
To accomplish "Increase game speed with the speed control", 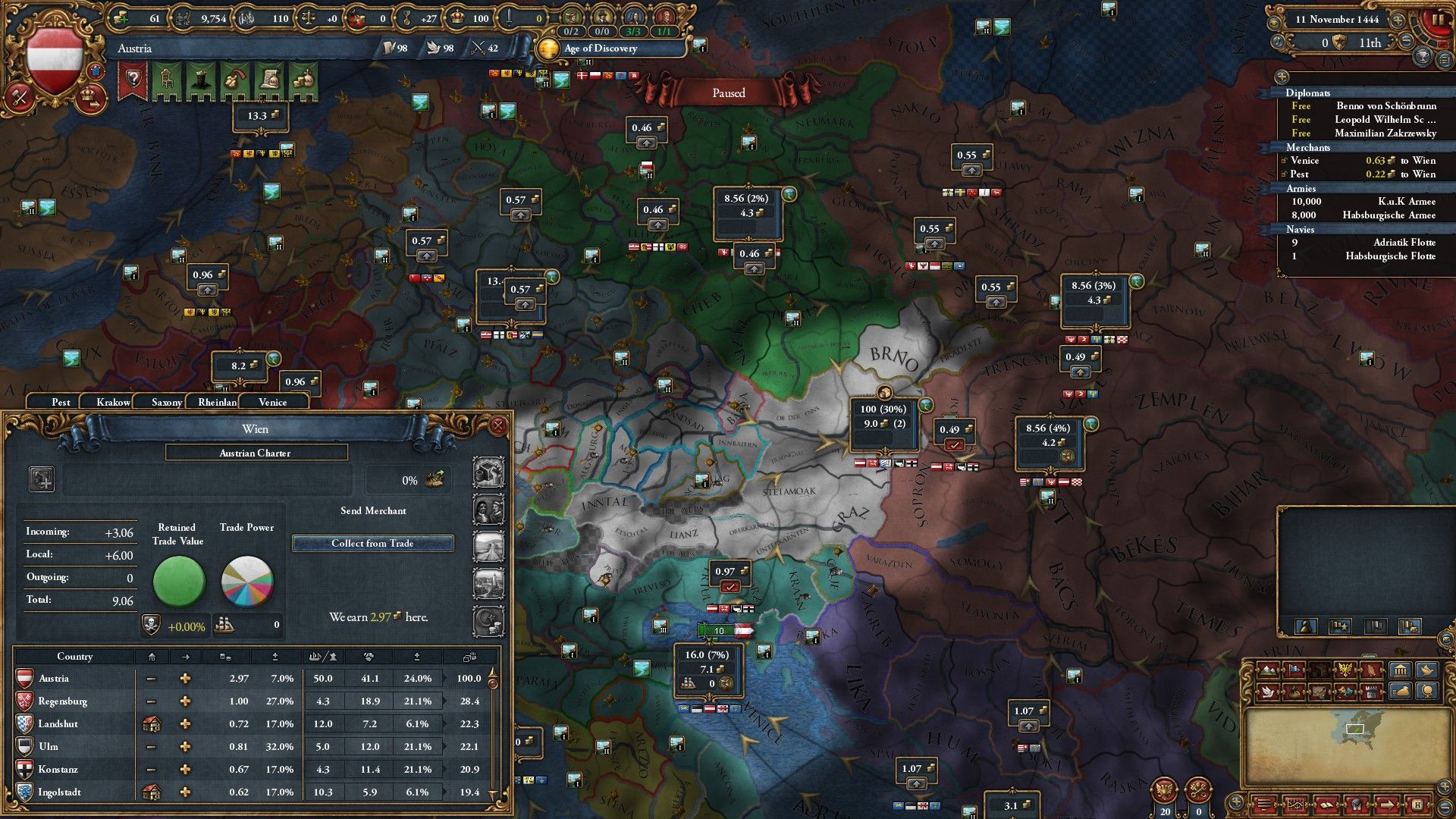I will click(1398, 20).
